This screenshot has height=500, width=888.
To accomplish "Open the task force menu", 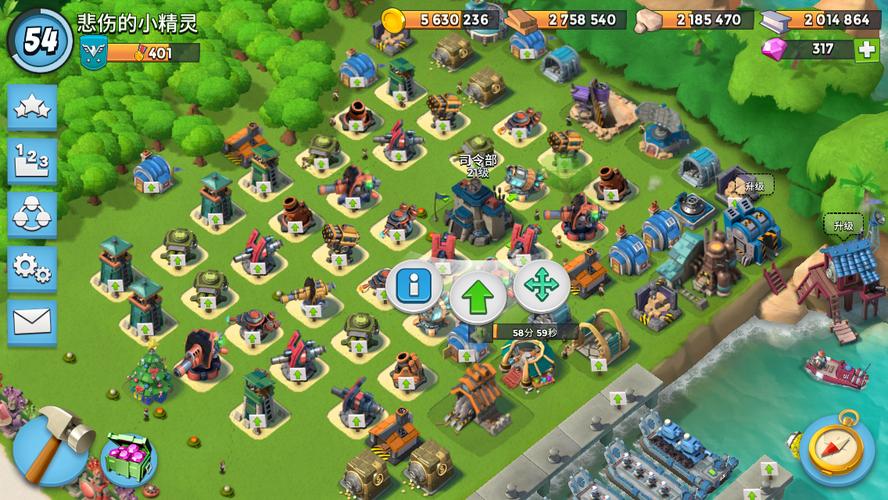I will (32, 215).
